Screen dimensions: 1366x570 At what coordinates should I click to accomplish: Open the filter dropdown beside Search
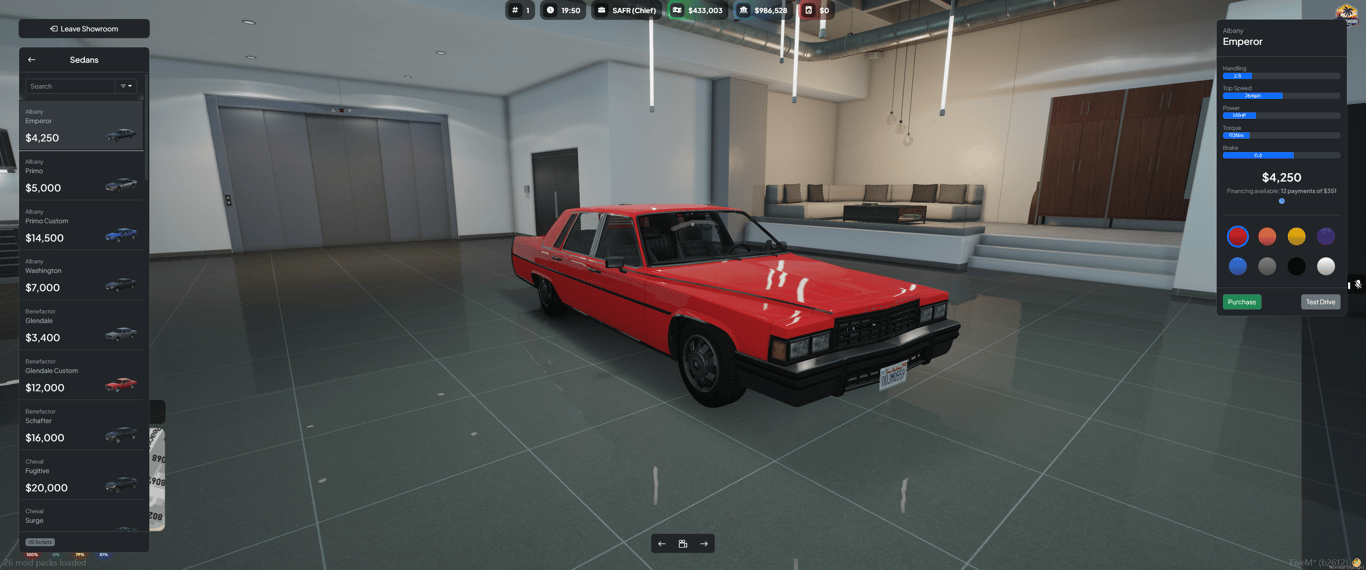127,86
